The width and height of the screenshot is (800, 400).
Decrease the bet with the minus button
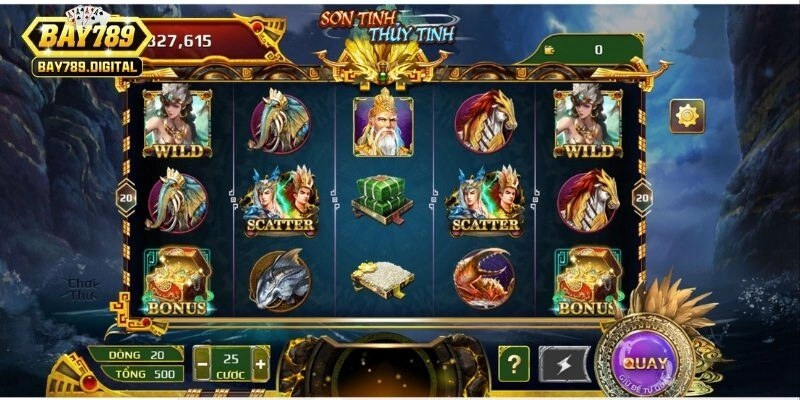tap(201, 364)
